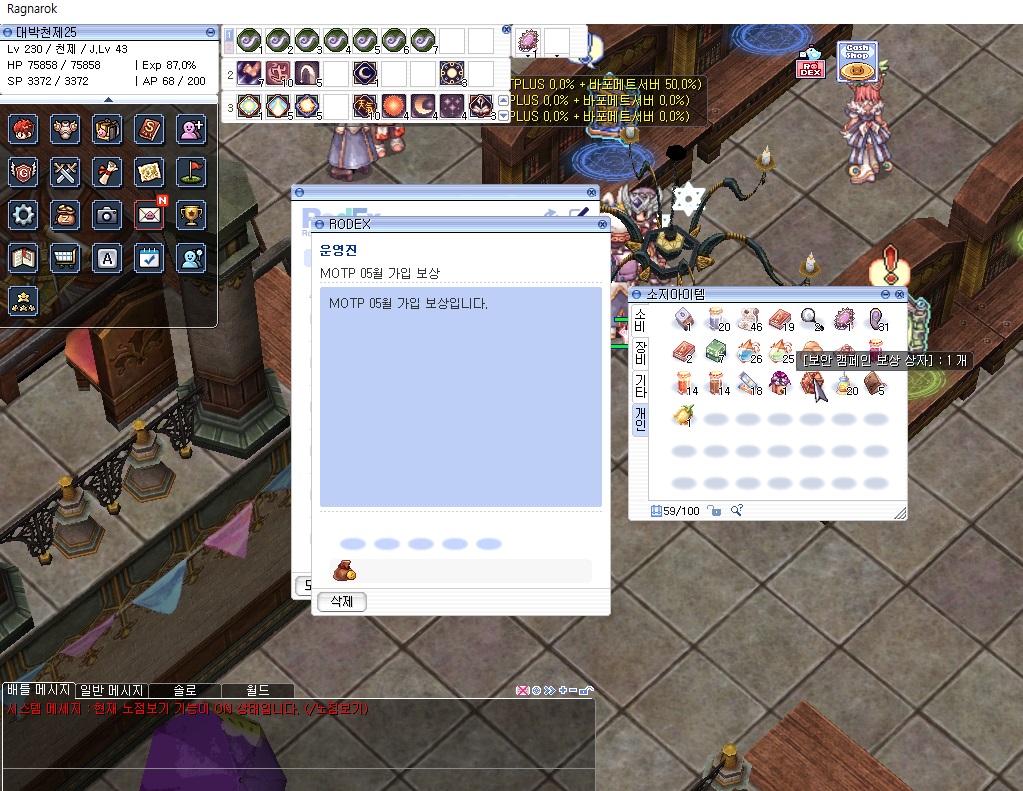Screen dimensions: 1023x791
Task: Open the gear settings icon in the menu
Action: point(23,213)
